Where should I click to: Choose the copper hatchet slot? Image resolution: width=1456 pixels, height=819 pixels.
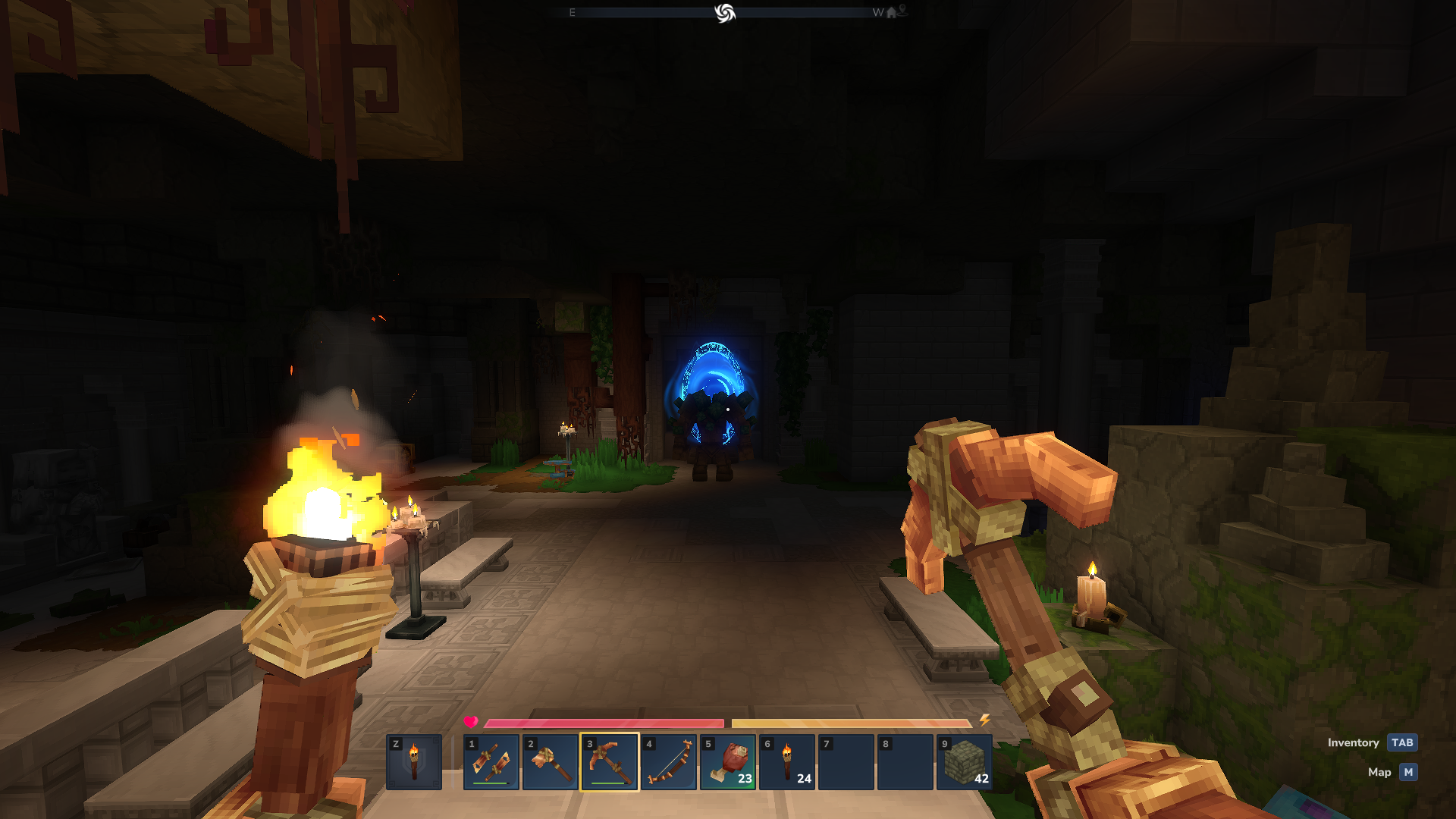tap(551, 762)
